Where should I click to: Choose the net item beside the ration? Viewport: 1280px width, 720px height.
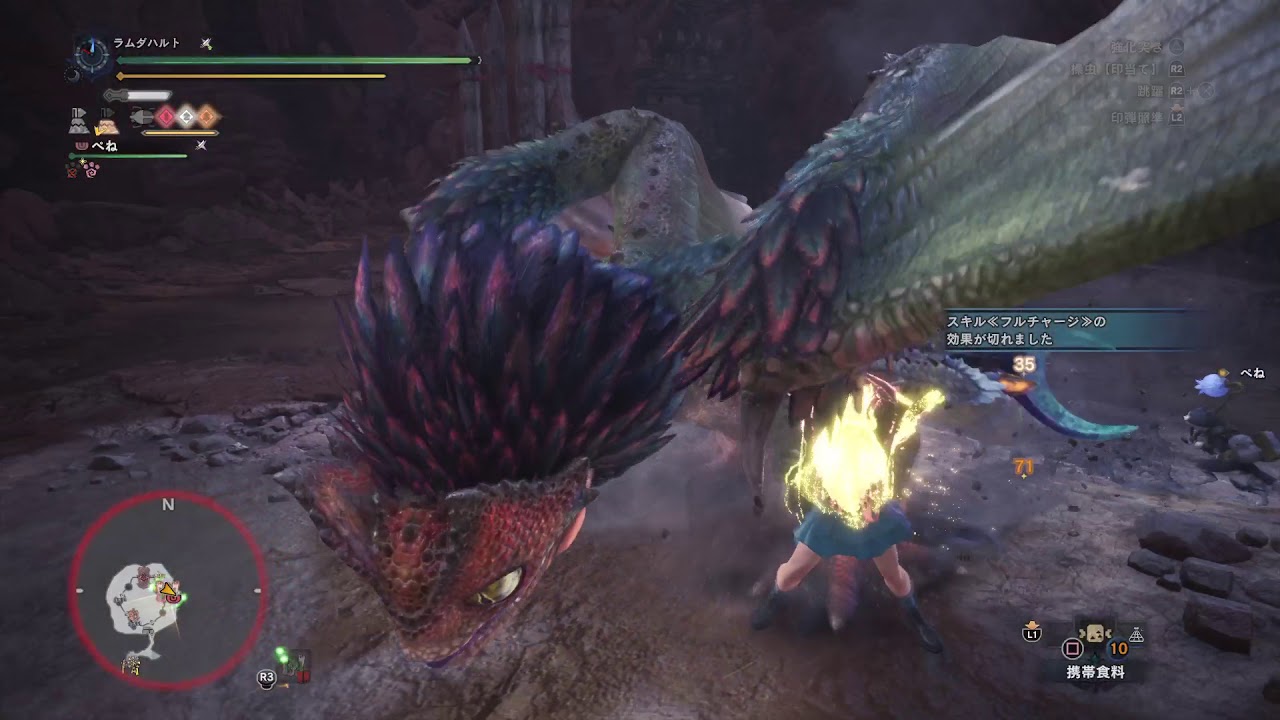point(1137,634)
